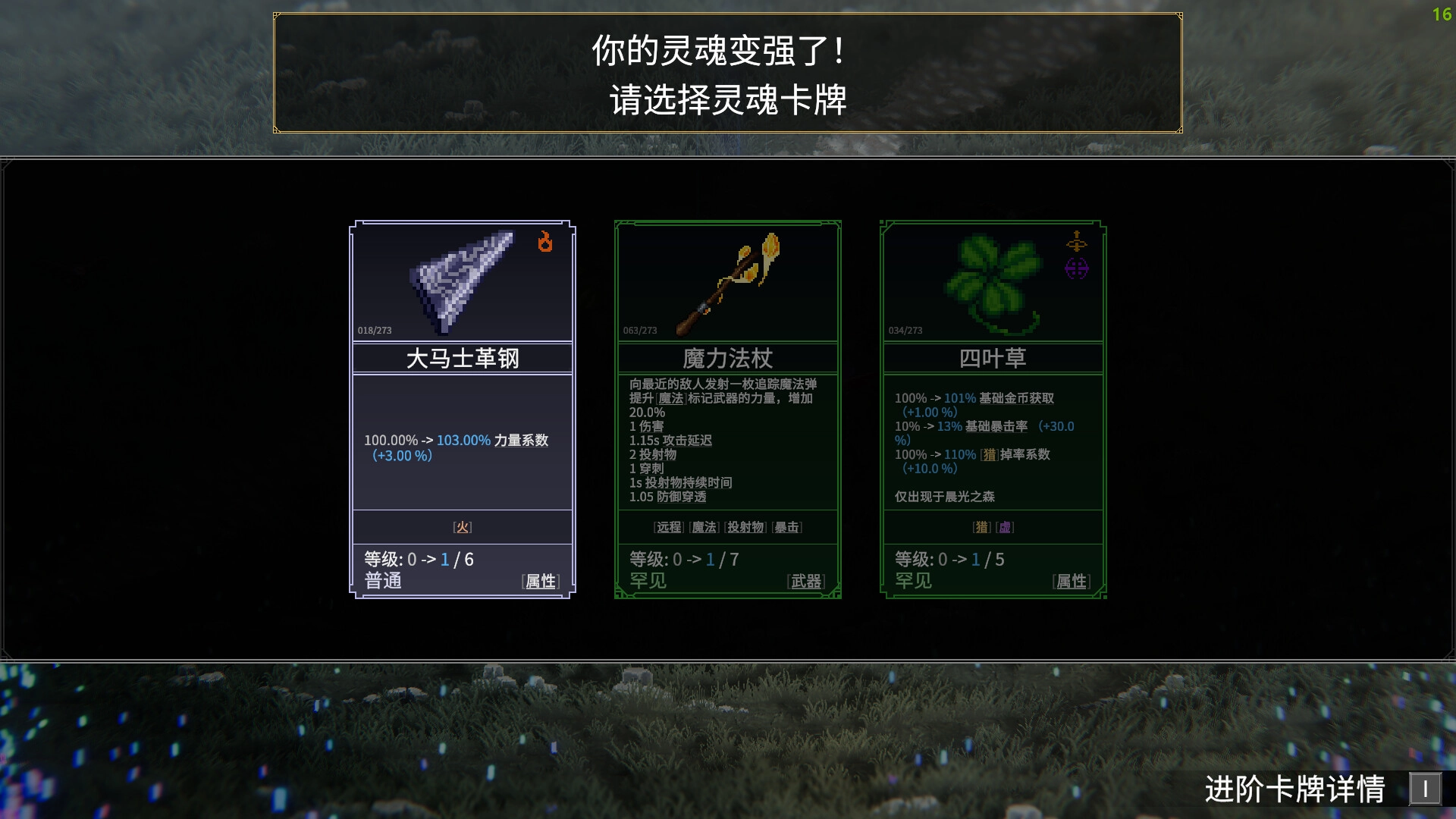Toggle the 远程 tag on 魔力法杖
1456x819 pixels.
[668, 527]
